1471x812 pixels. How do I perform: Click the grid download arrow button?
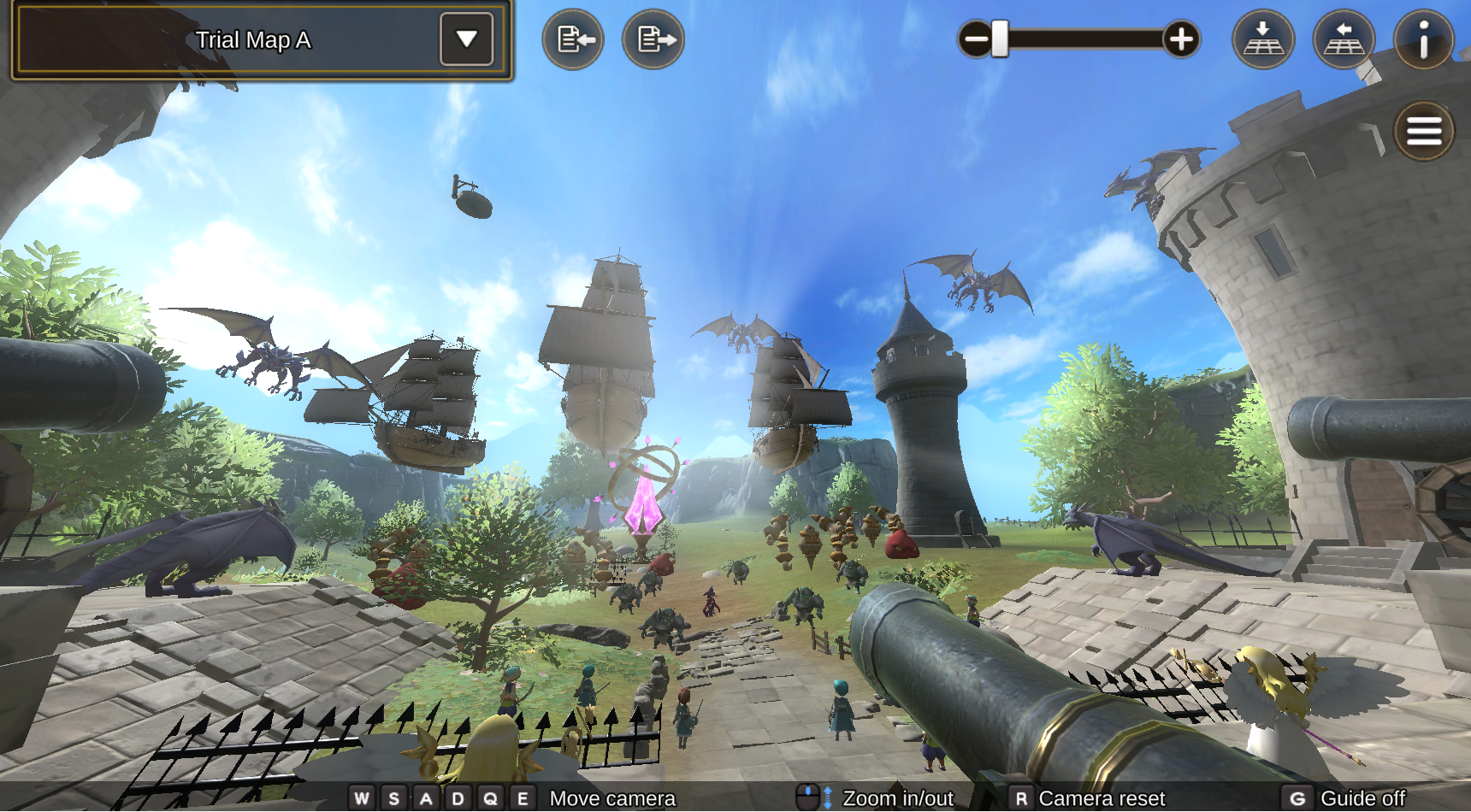pos(1262,39)
